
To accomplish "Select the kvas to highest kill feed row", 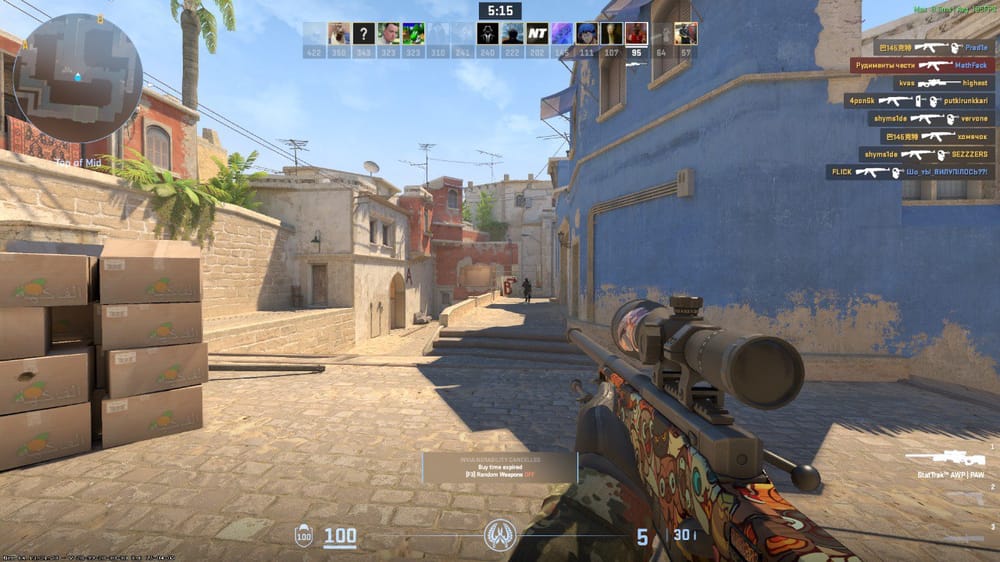I will (x=930, y=83).
